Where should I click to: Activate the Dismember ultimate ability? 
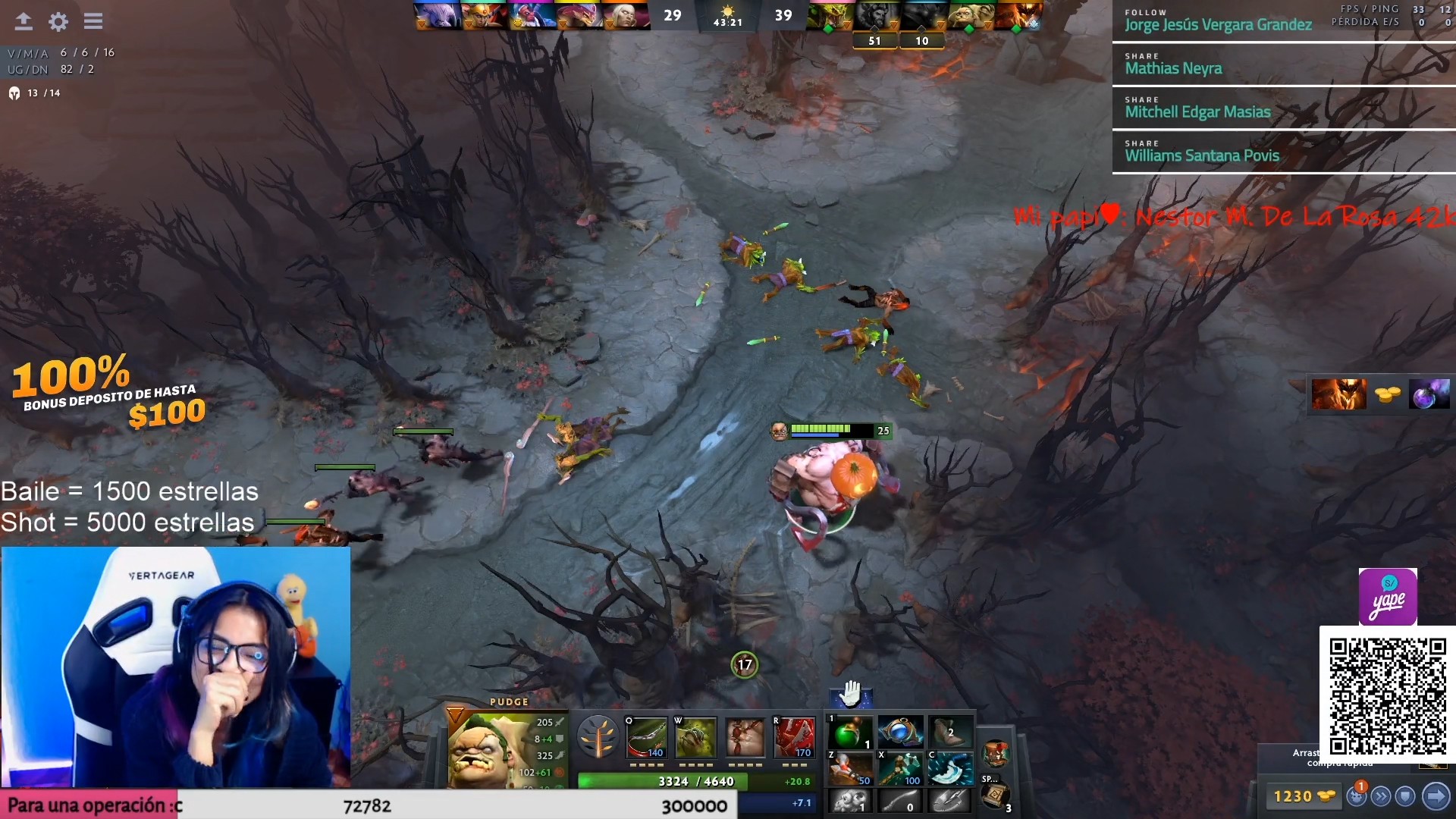pyautogui.click(x=793, y=737)
